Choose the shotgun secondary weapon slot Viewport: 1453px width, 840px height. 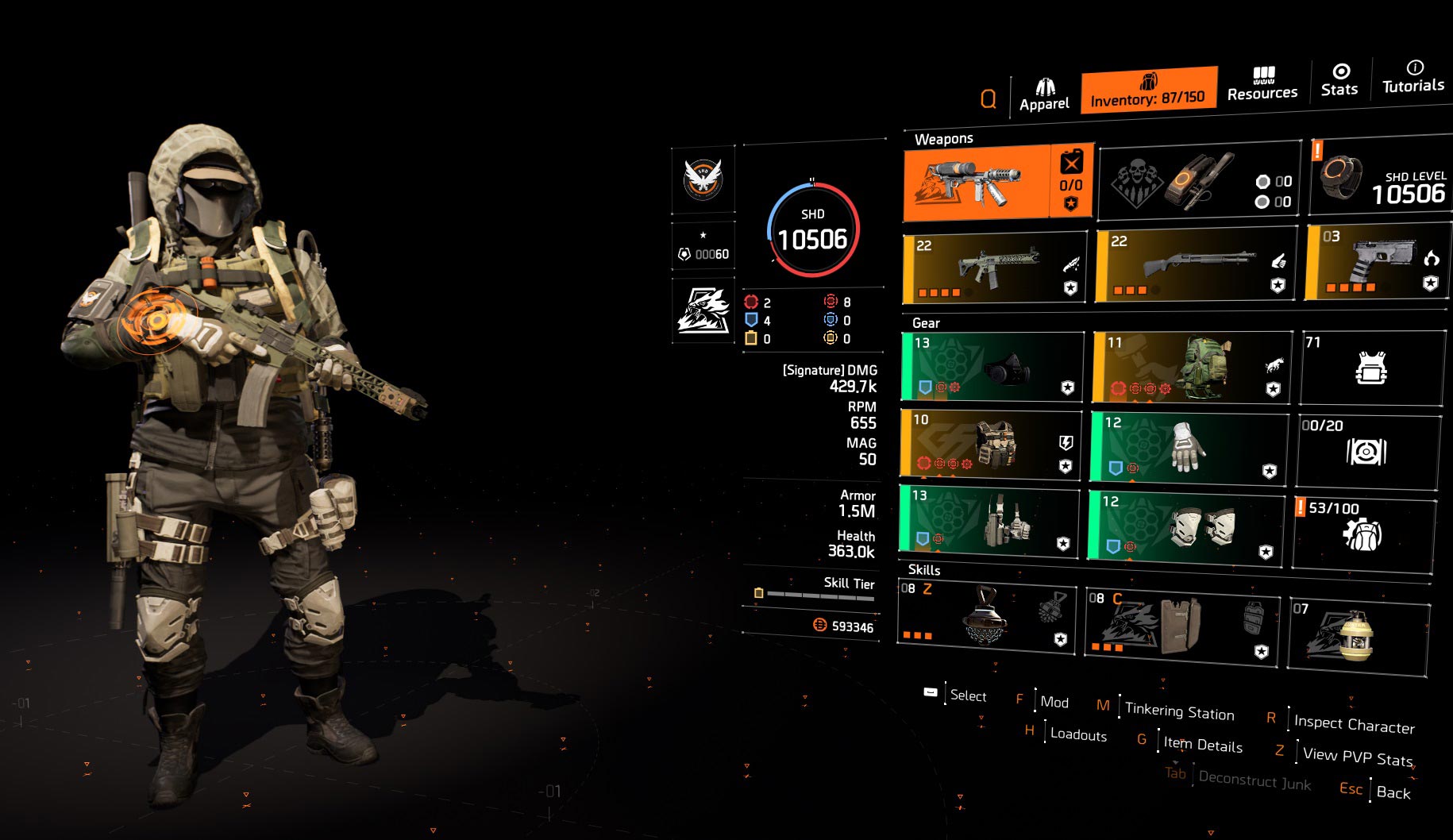(1195, 265)
